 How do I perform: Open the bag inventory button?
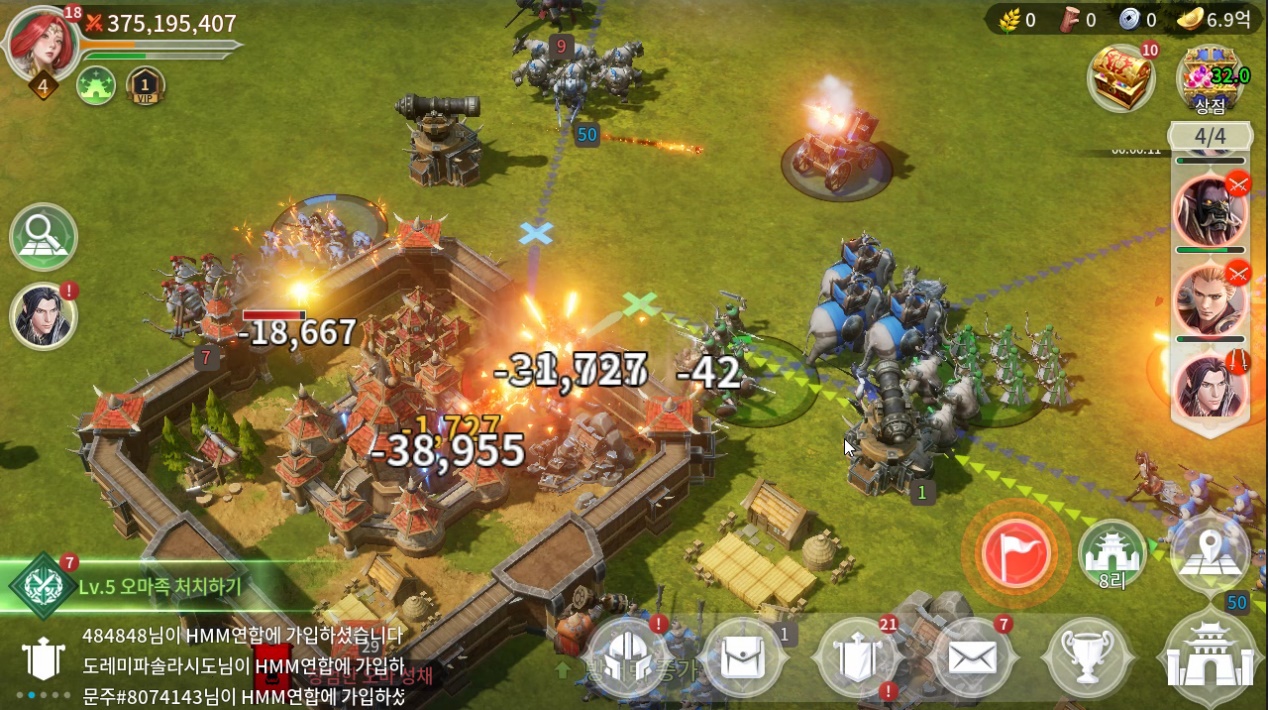744,659
